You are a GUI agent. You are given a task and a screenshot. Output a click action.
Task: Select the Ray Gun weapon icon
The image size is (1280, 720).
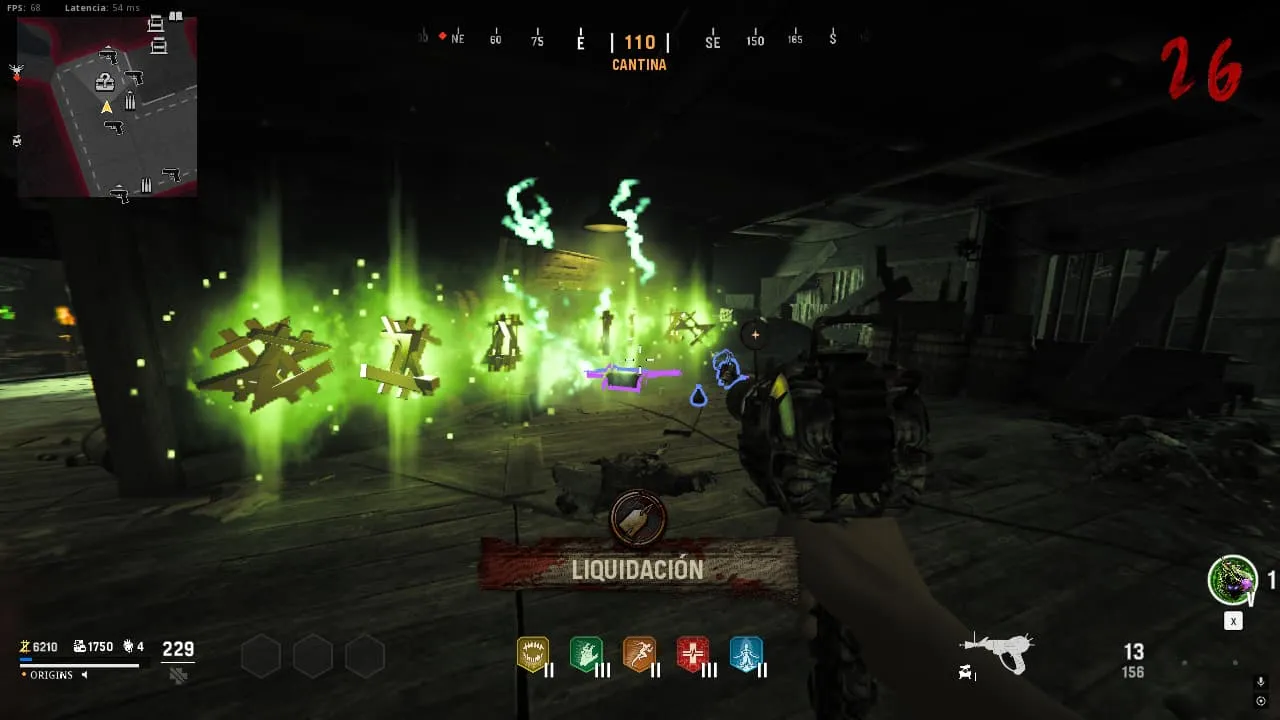coord(997,651)
